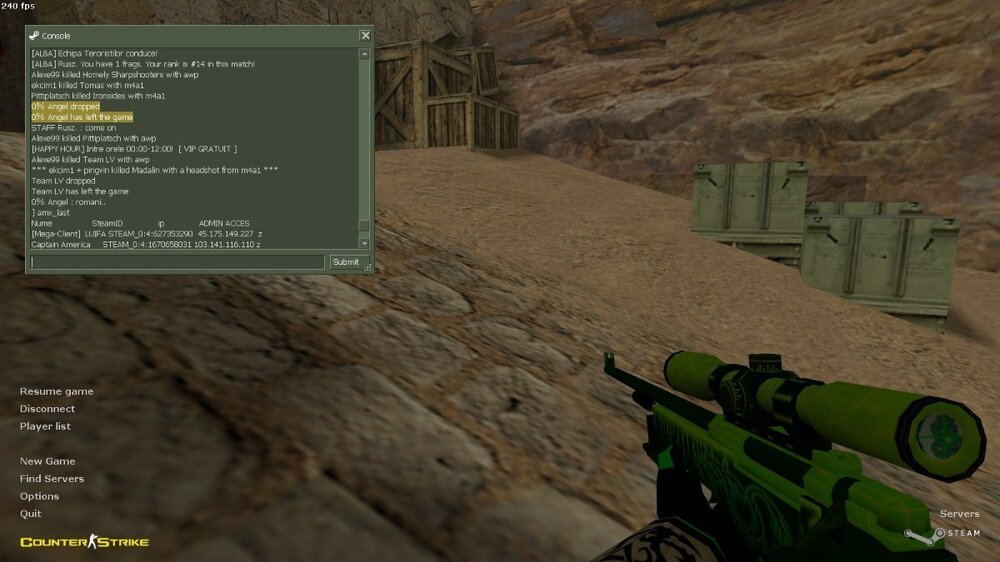This screenshot has width=1000, height=562.
Task: Click the console command input field
Action: (177, 262)
